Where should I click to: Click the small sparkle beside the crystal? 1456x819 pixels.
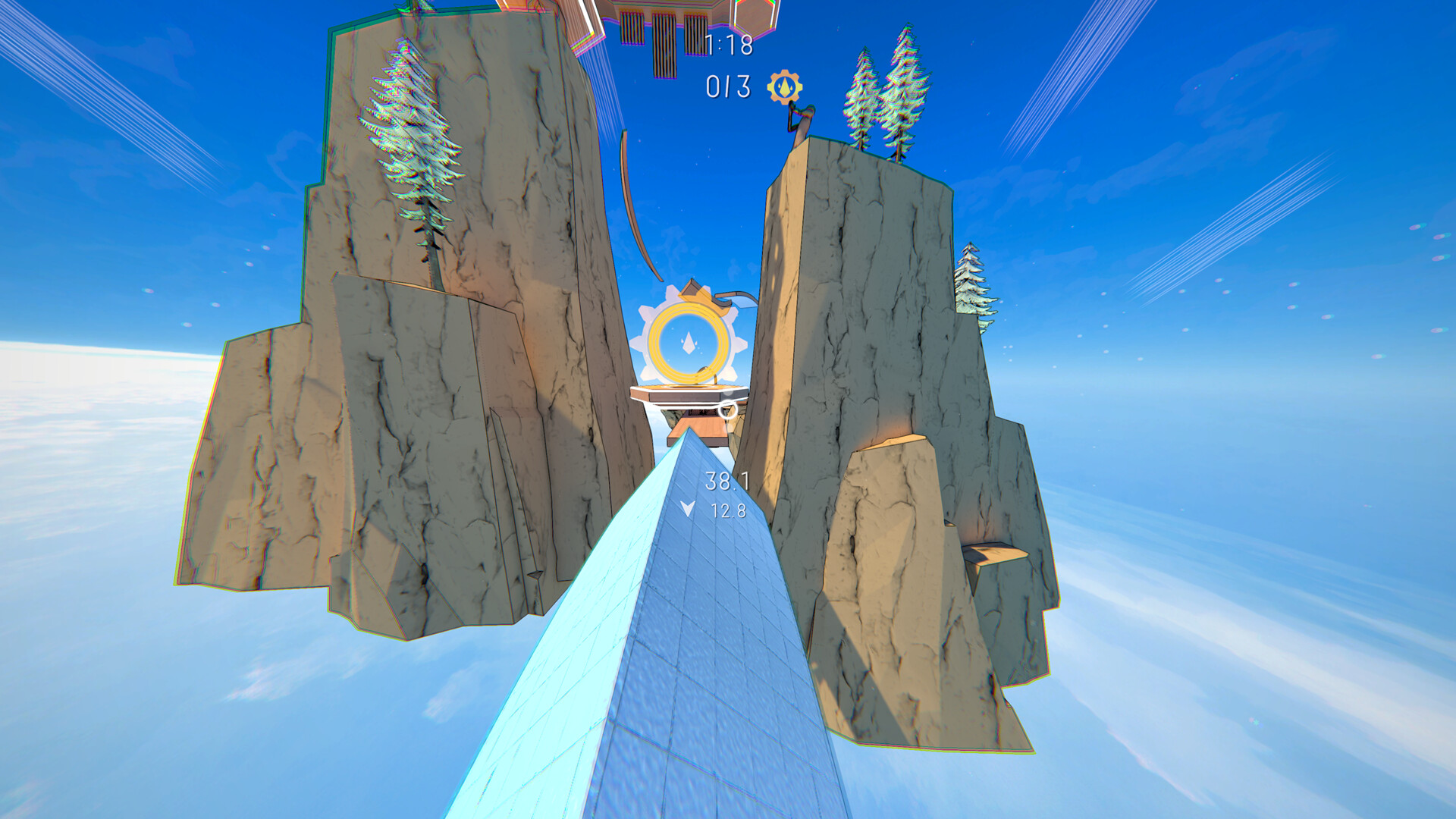pyautogui.click(x=697, y=343)
